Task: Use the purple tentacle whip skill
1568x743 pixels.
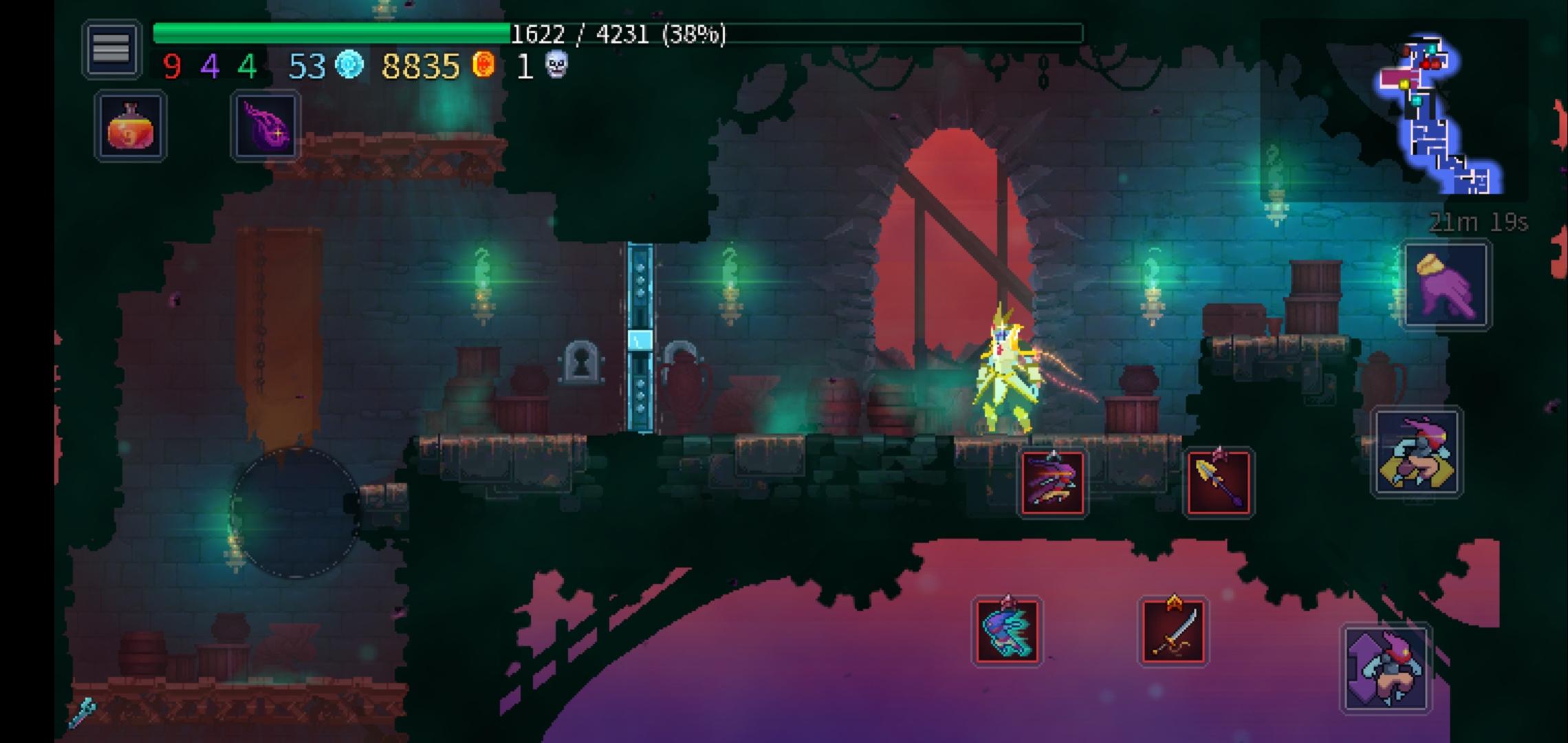Action: point(1052,482)
